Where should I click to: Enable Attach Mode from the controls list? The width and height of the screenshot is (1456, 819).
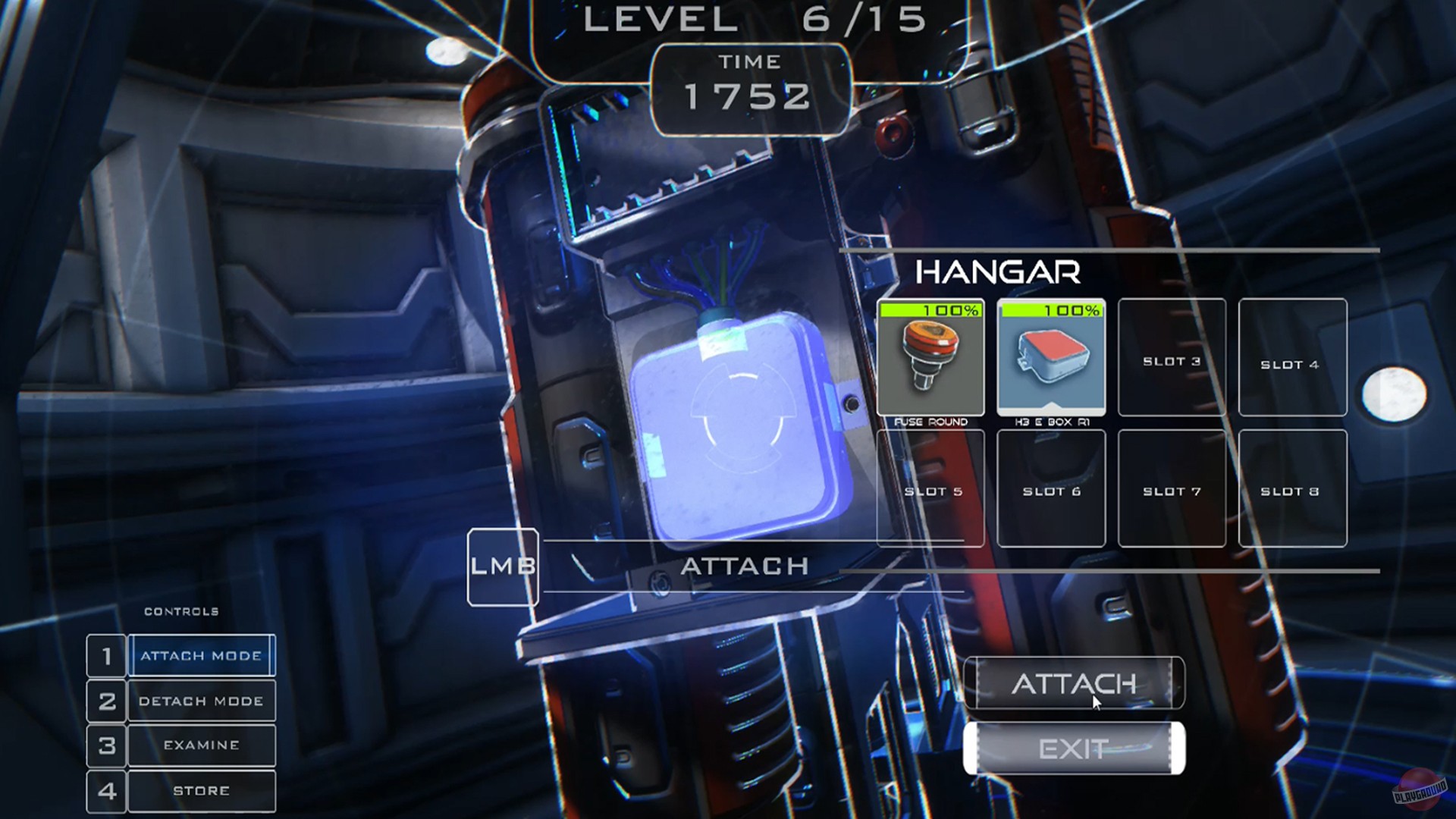click(201, 655)
